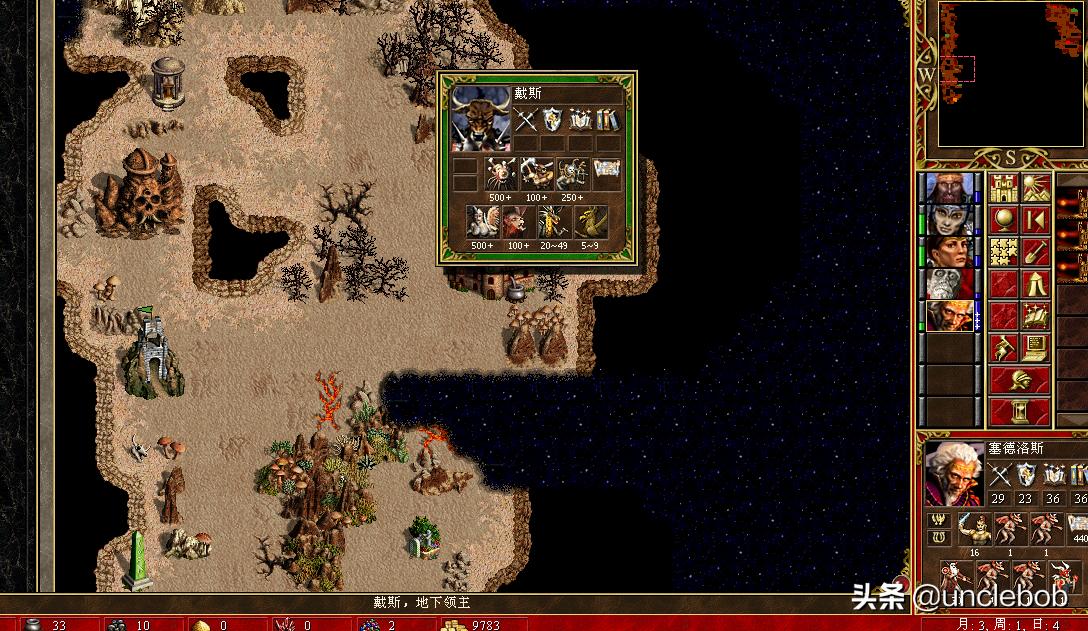Open the kingdom overview castle button
1088x631 pixels.
pyautogui.click(x=1003, y=187)
